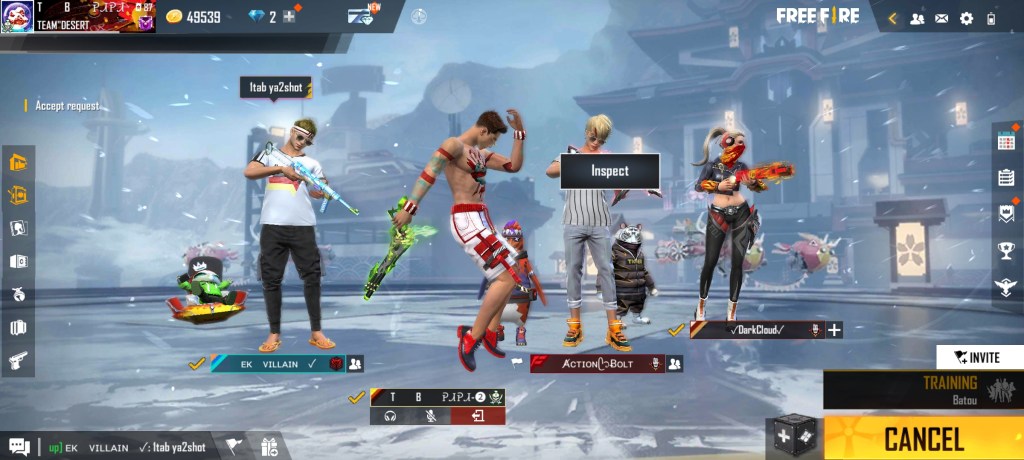Open the calendar events icon

tap(1006, 141)
